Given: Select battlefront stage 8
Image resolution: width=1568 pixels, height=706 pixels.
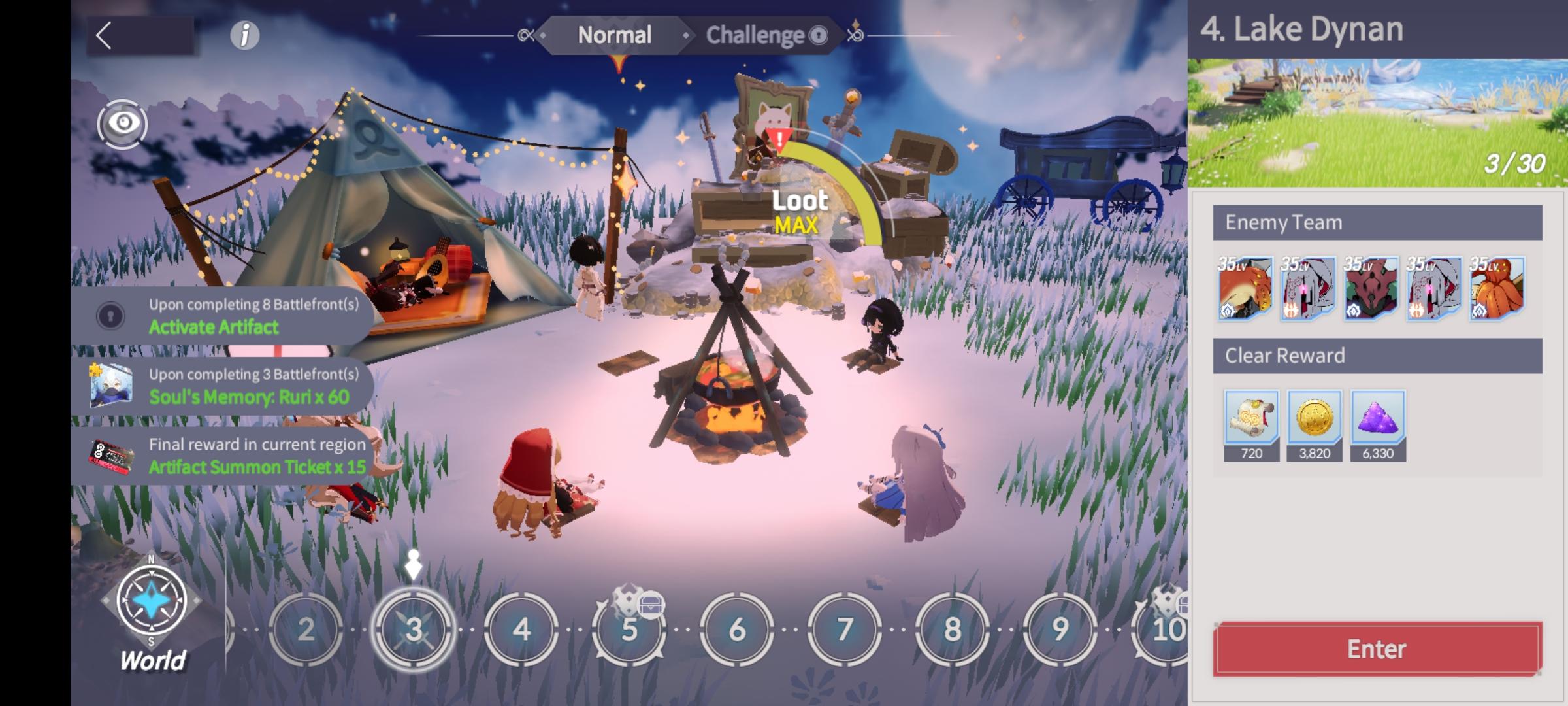Looking at the screenshot, I should [952, 629].
